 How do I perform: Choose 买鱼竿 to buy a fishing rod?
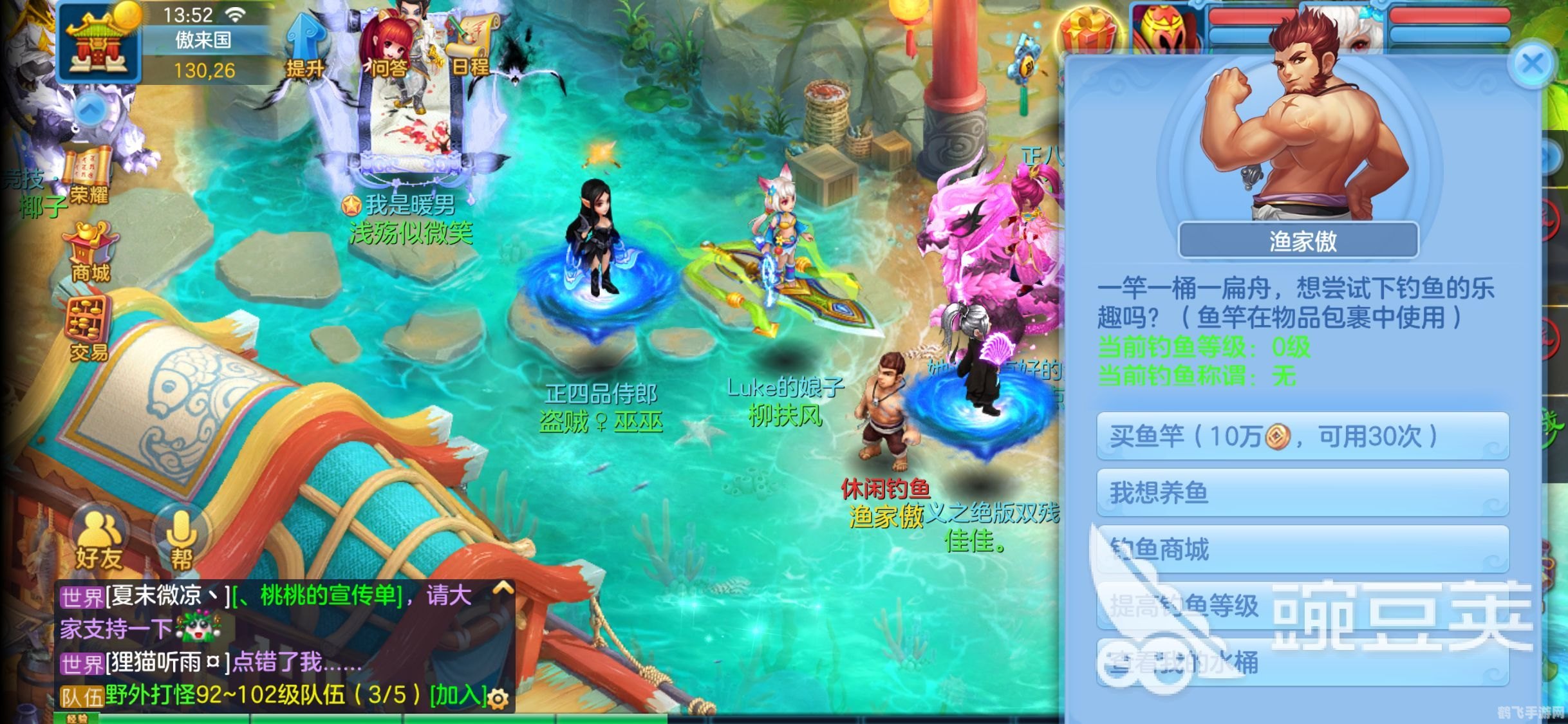[x=1302, y=436]
